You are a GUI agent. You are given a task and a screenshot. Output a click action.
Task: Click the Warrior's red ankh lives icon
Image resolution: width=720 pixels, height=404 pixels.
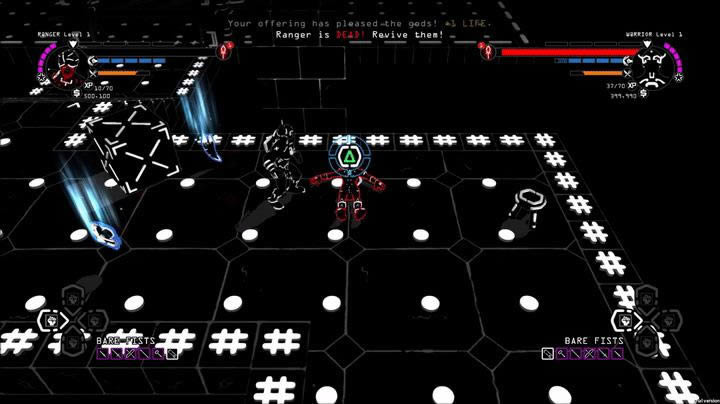pyautogui.click(x=487, y=50)
